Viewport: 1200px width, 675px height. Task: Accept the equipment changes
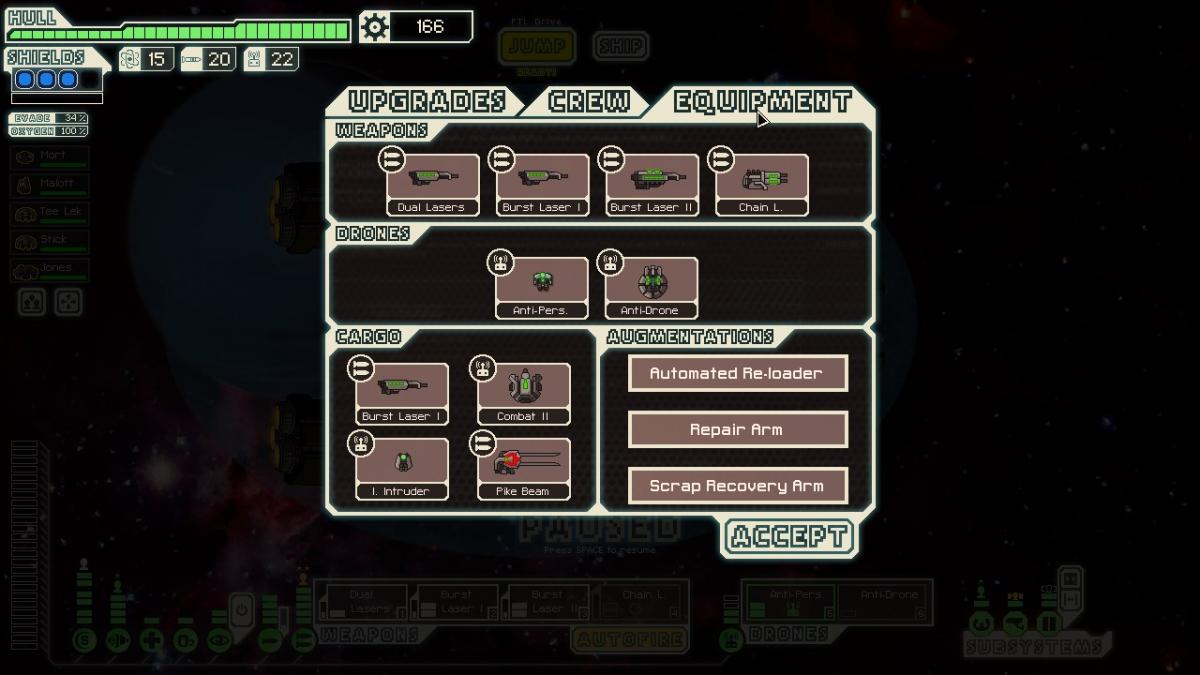coord(789,537)
